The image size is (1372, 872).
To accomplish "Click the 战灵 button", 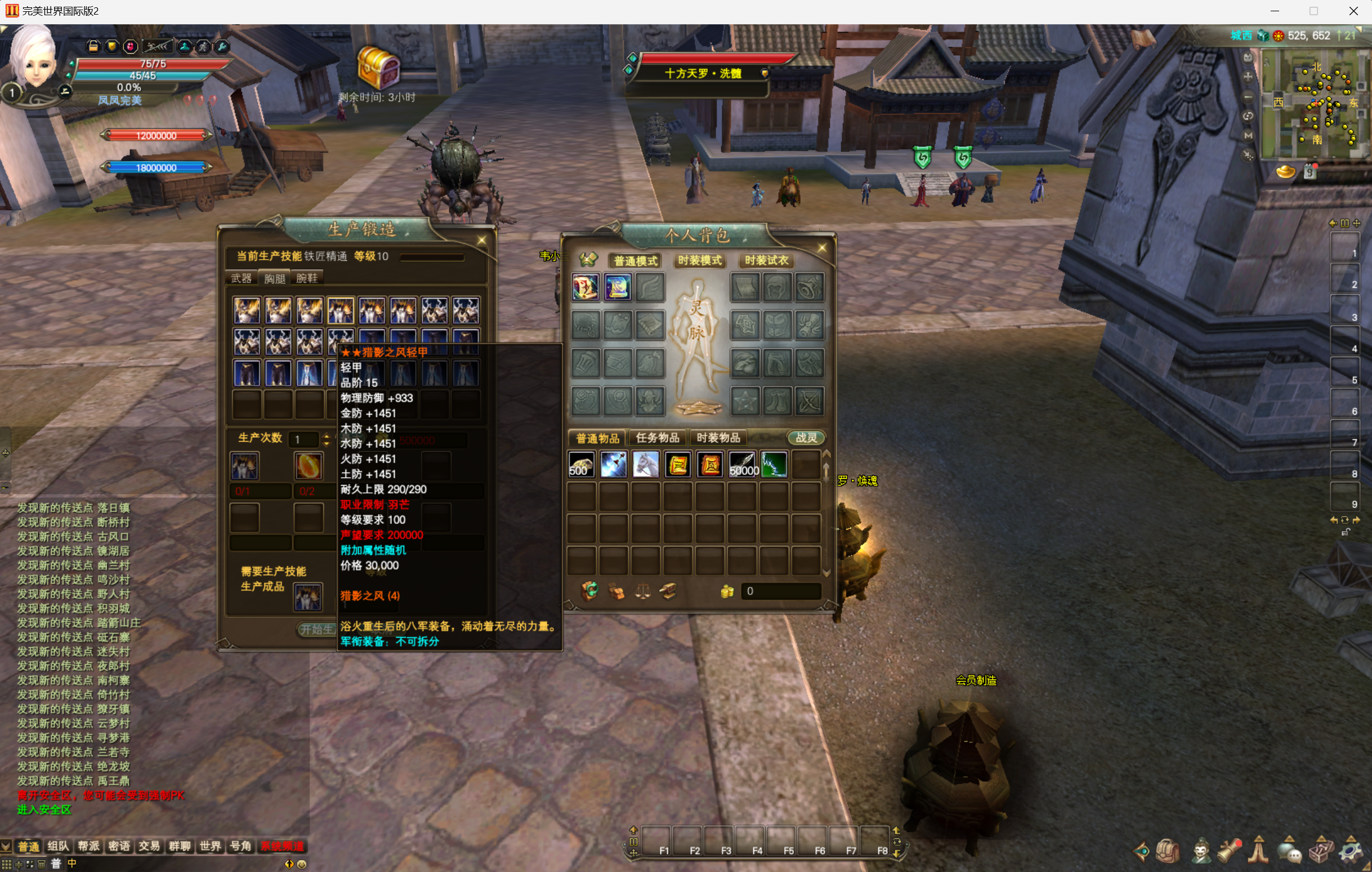I will click(806, 437).
